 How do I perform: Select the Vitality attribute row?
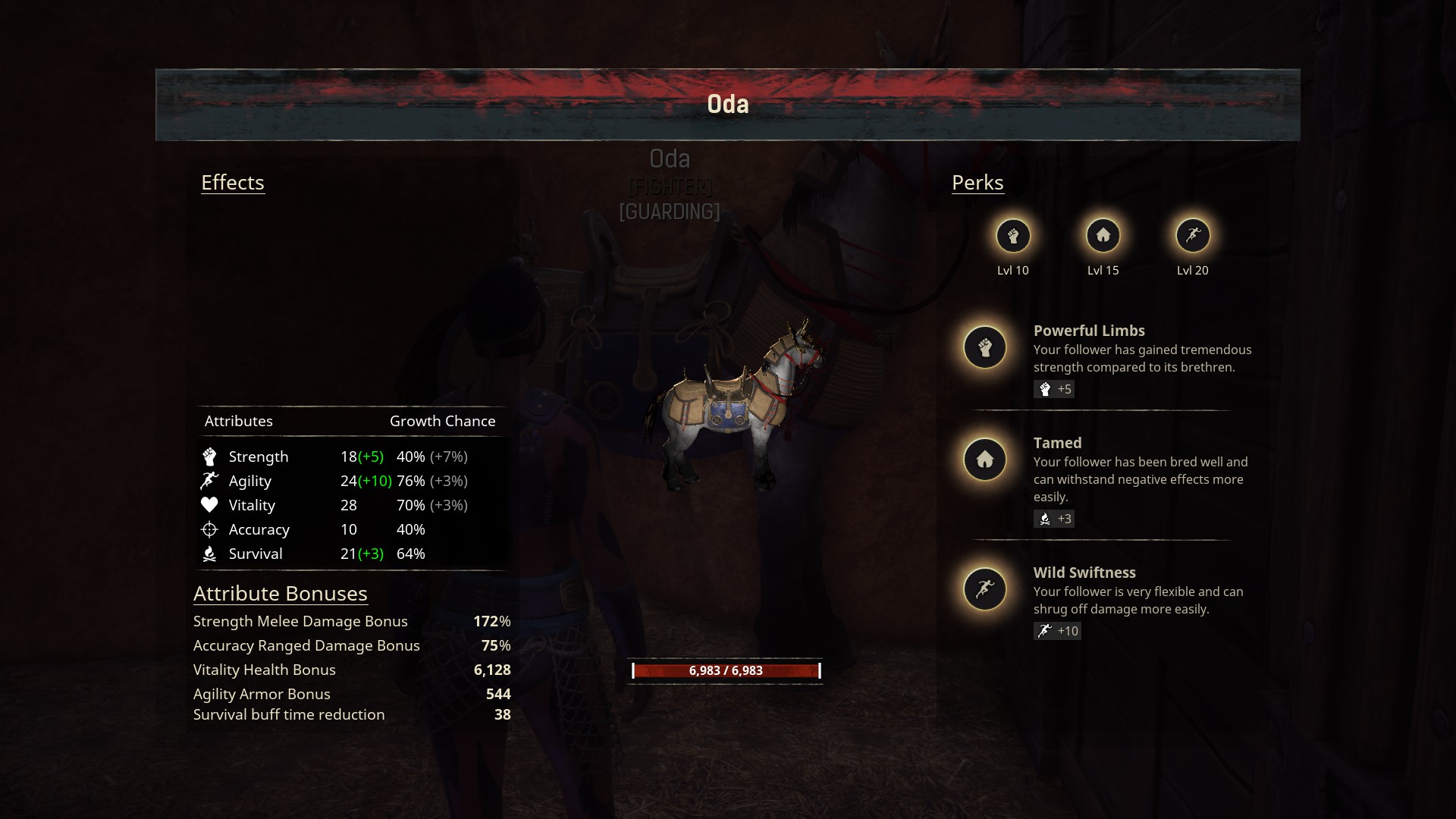point(349,505)
